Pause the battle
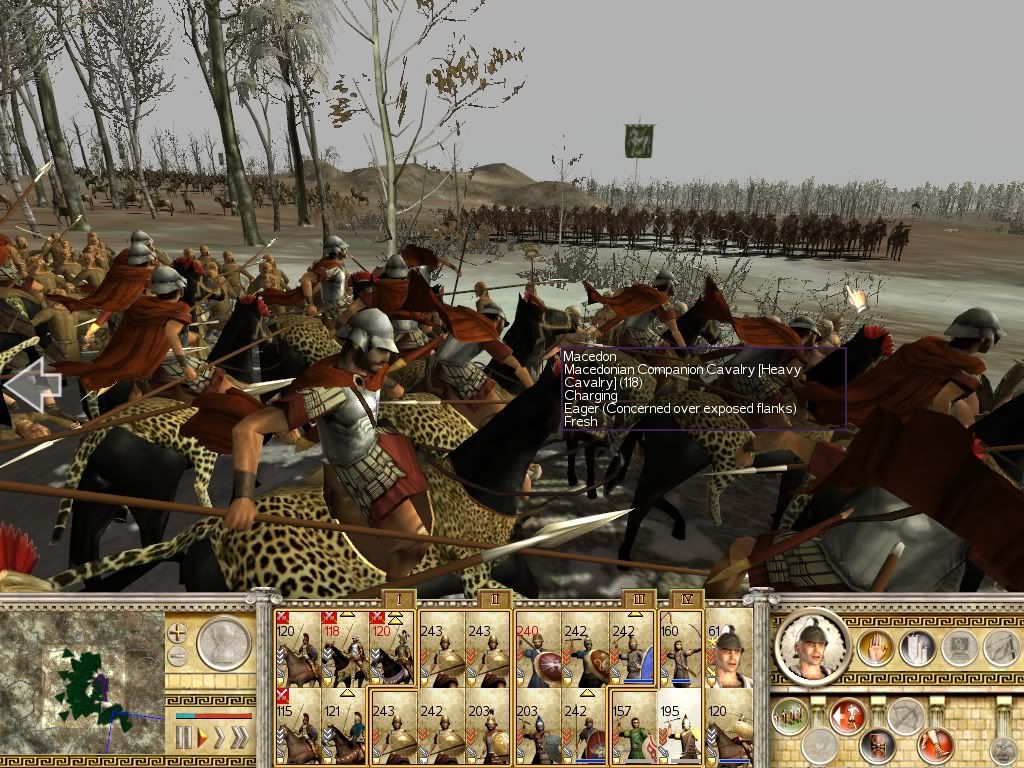 click(x=183, y=739)
